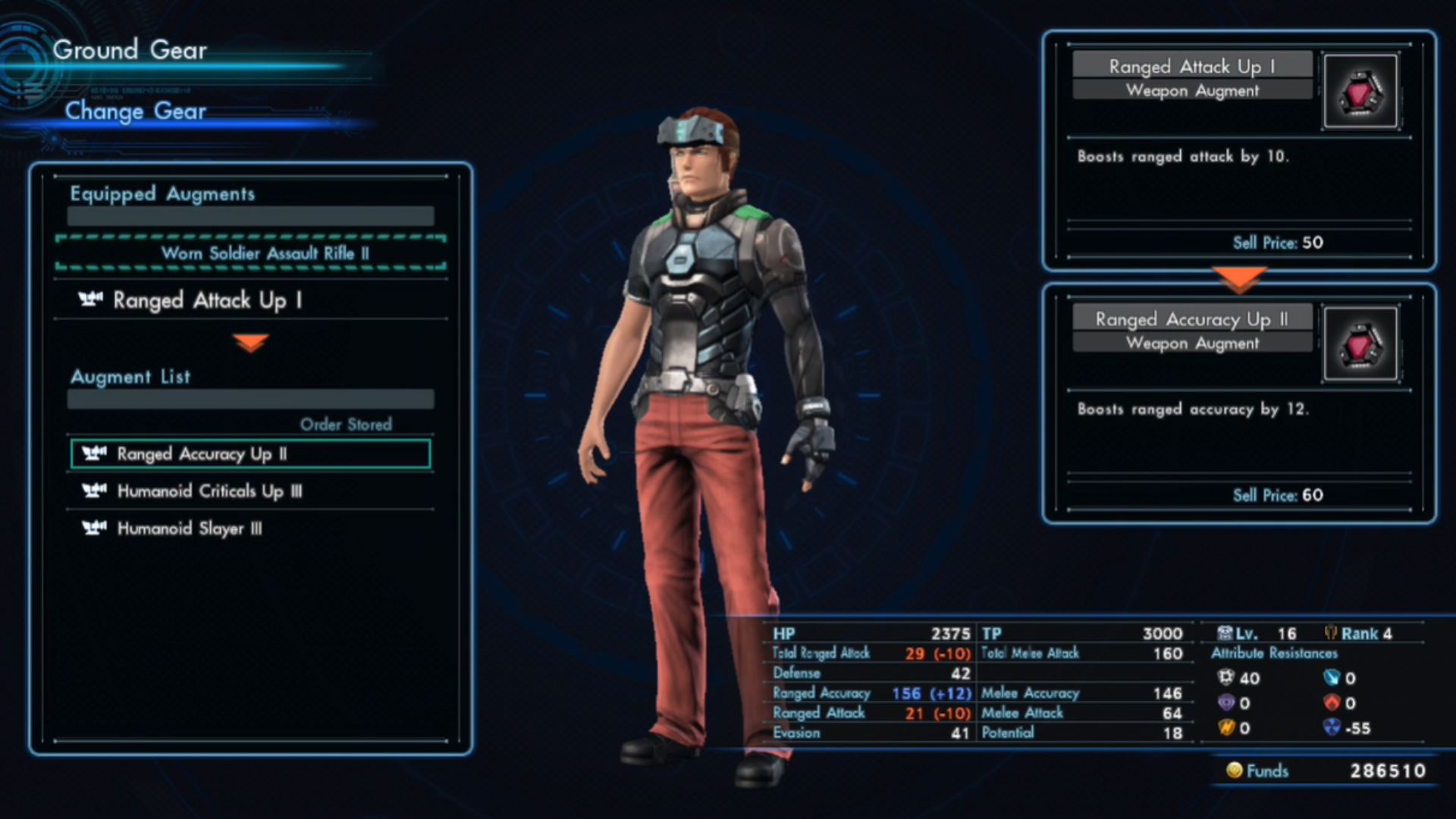Pick Humanoid Slayer III from augment list
The height and width of the screenshot is (819, 1456).
[250, 529]
